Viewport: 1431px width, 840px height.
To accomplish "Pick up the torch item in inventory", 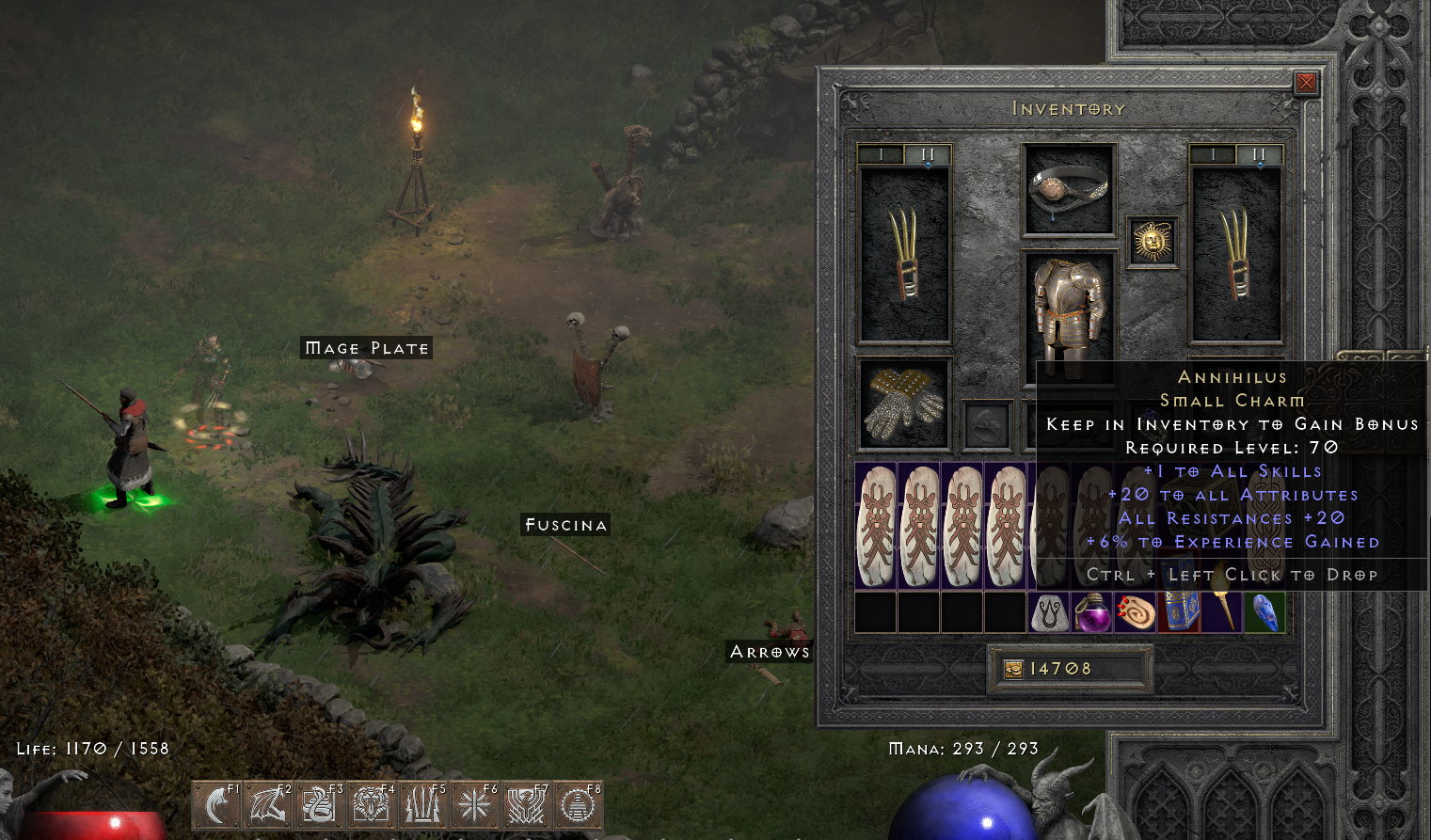I will [x=1222, y=612].
